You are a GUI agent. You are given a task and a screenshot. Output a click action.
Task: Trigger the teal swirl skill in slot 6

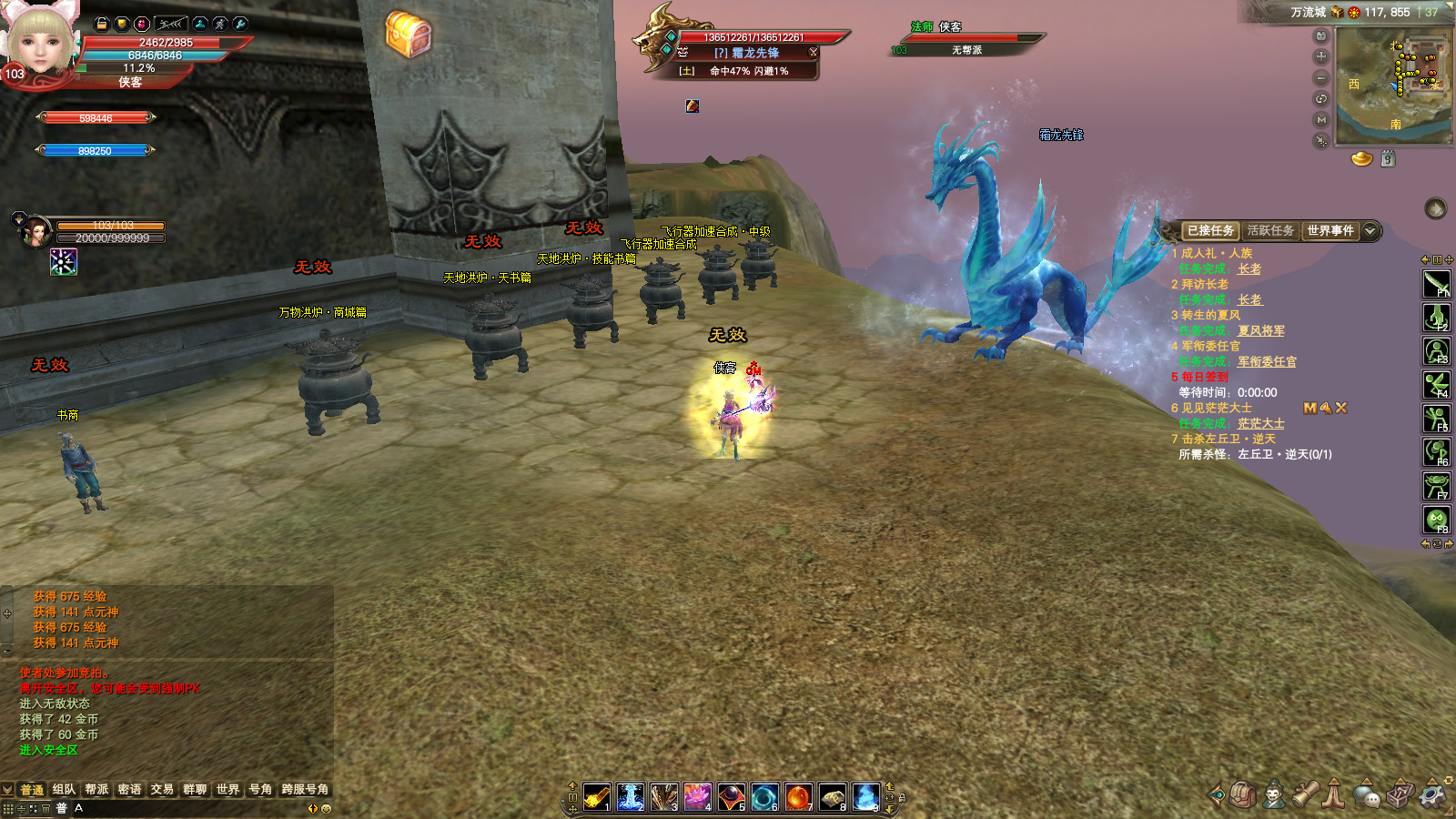pyautogui.click(x=764, y=797)
